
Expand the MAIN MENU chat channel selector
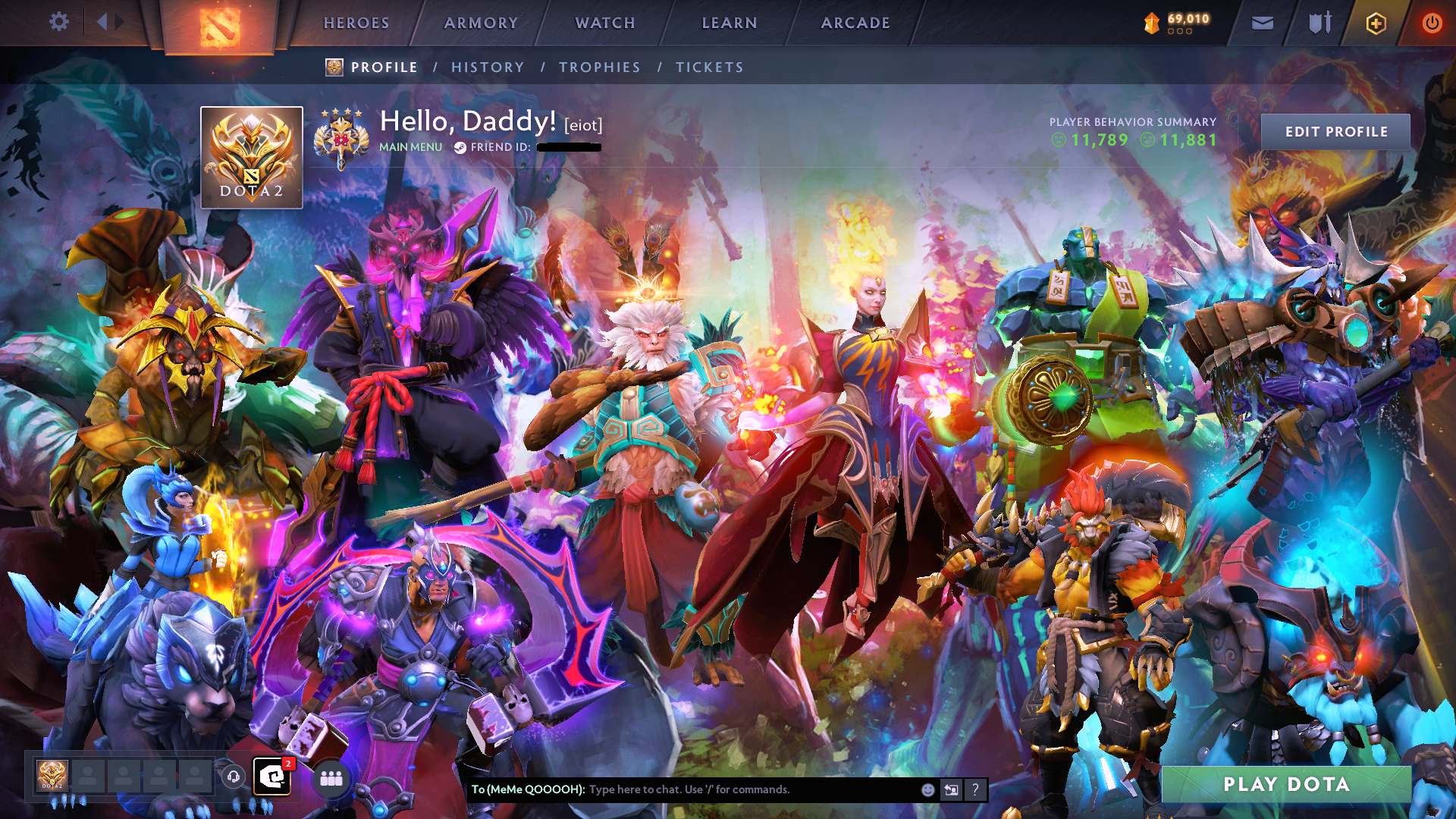pos(410,147)
